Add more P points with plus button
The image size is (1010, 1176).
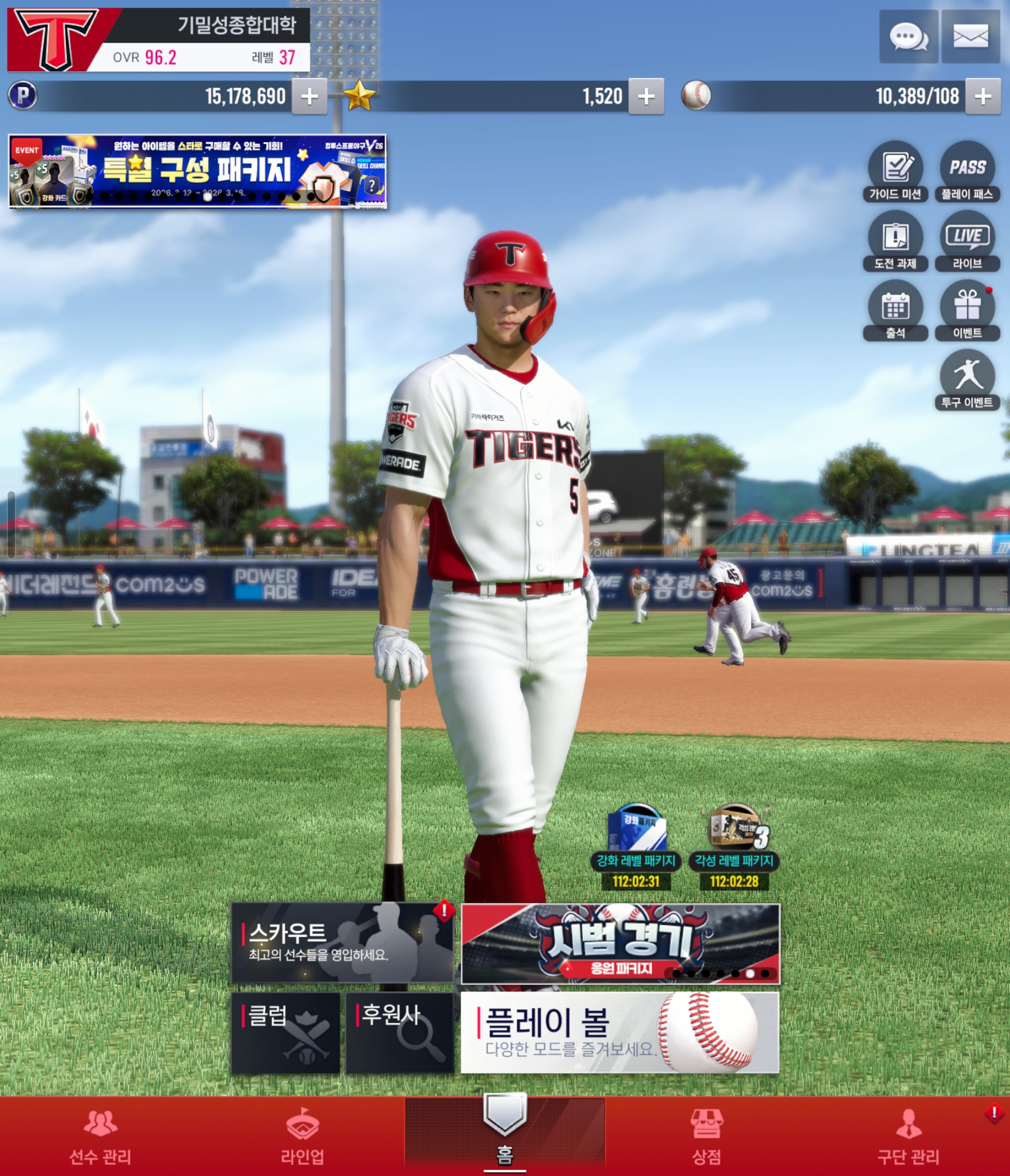point(309,96)
